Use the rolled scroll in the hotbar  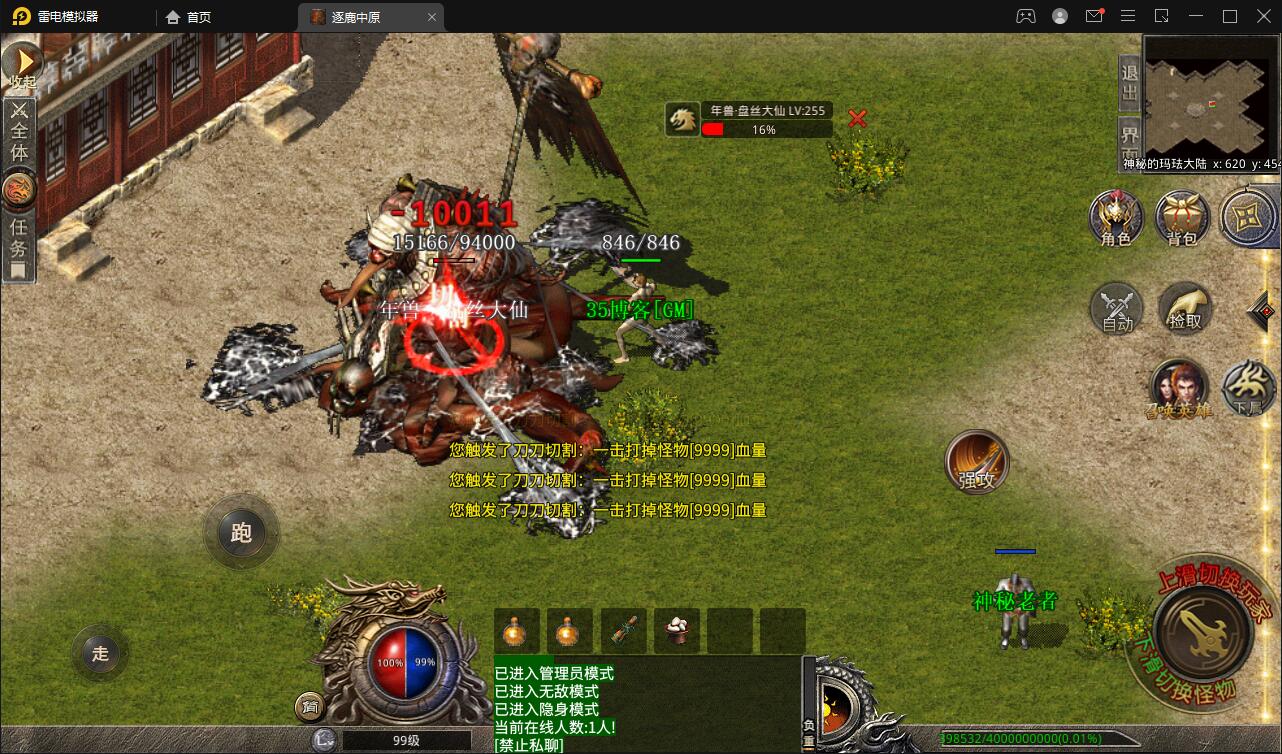(624, 631)
